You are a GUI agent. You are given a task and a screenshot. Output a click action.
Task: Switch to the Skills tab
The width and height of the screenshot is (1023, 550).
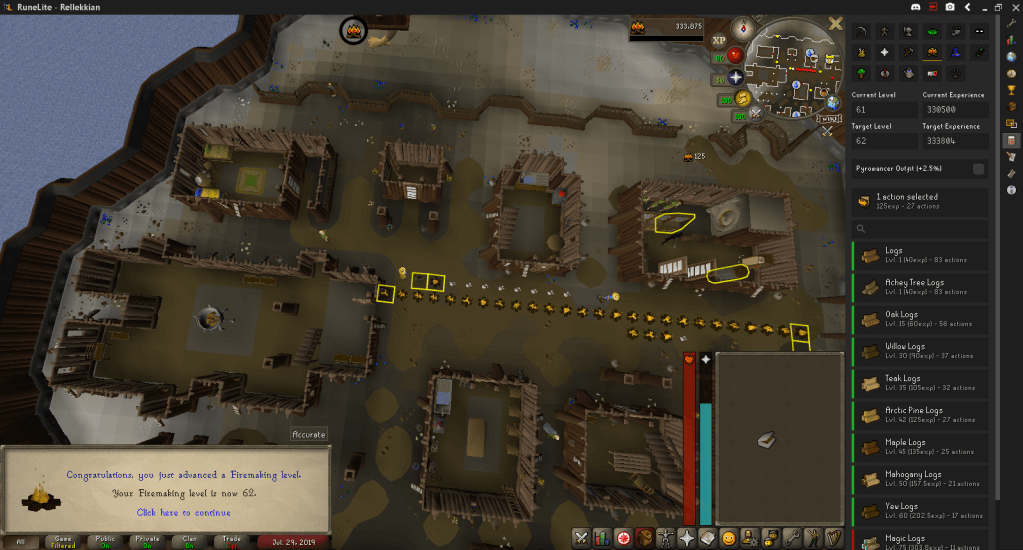pyautogui.click(x=602, y=537)
